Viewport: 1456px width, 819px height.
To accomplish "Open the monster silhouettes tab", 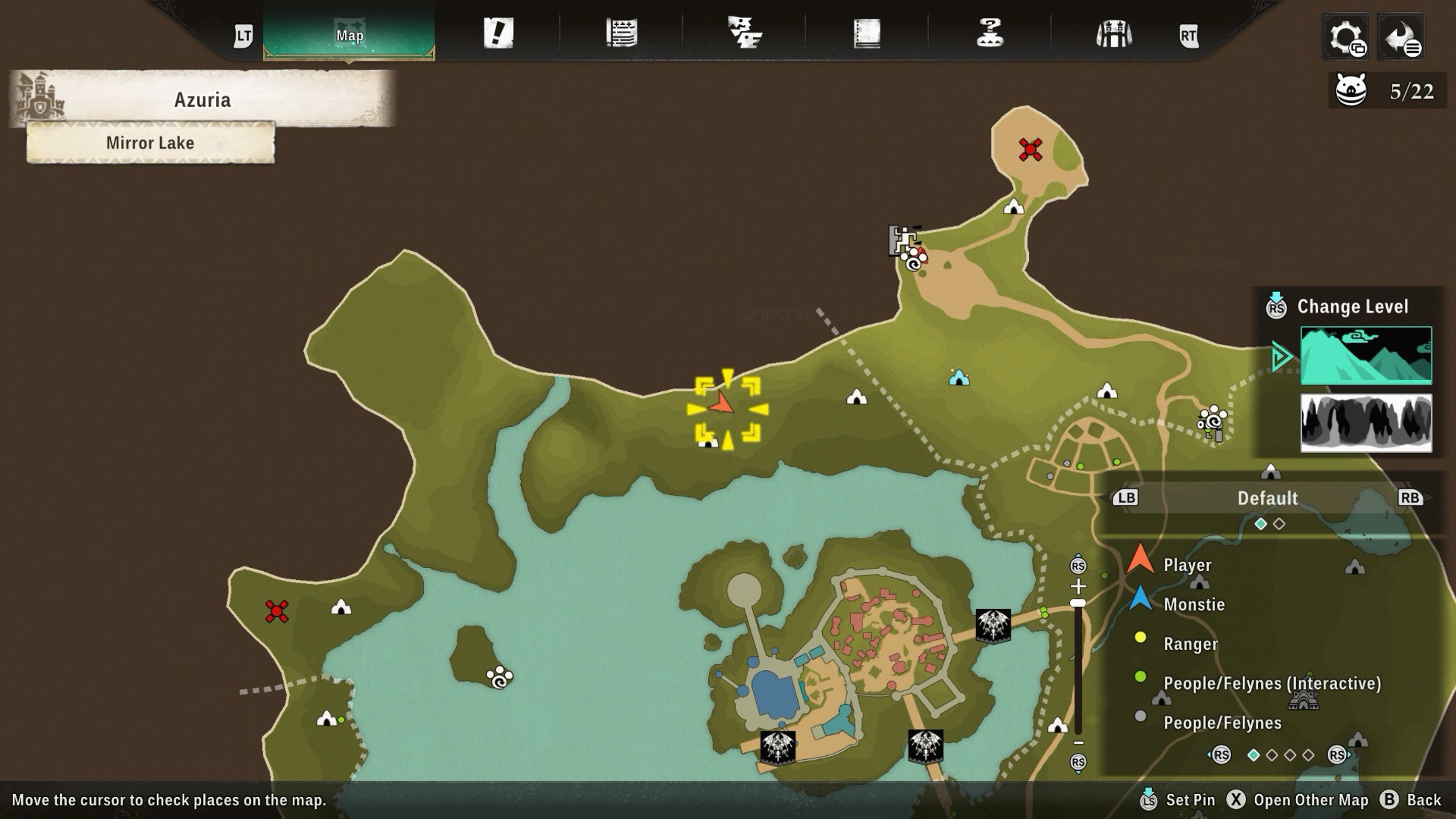I will [744, 33].
